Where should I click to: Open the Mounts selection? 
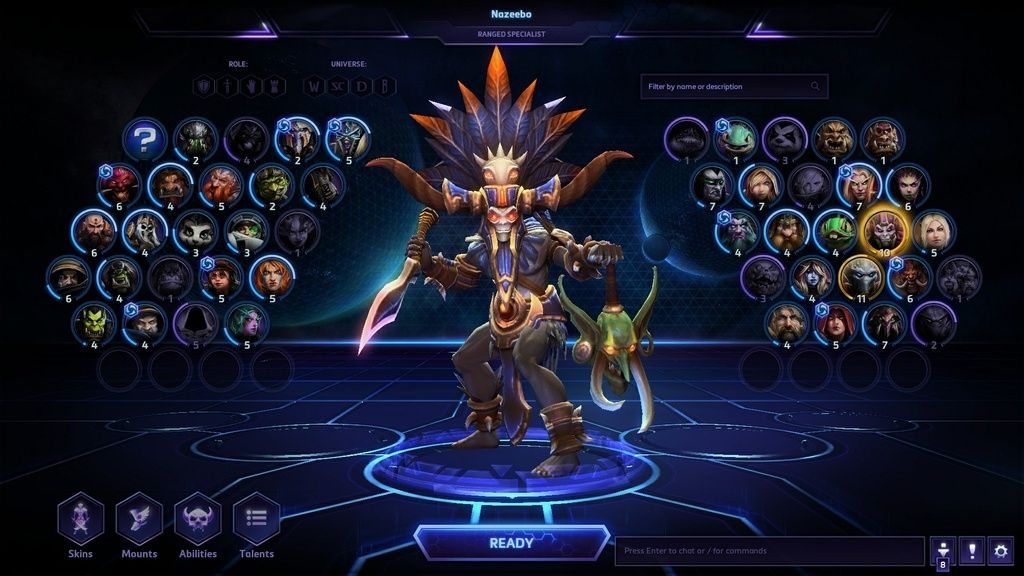click(139, 519)
